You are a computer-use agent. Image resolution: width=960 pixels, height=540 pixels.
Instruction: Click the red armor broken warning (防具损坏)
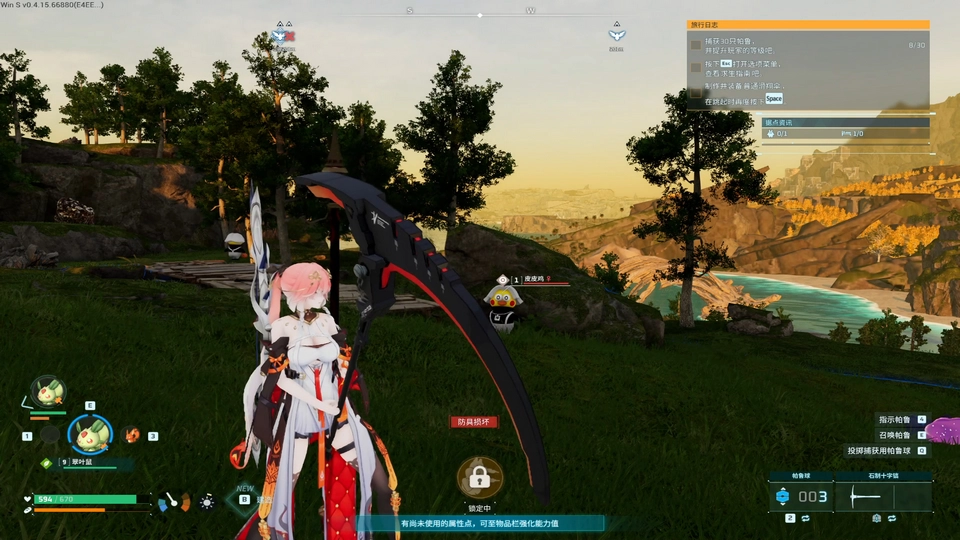[x=473, y=422]
